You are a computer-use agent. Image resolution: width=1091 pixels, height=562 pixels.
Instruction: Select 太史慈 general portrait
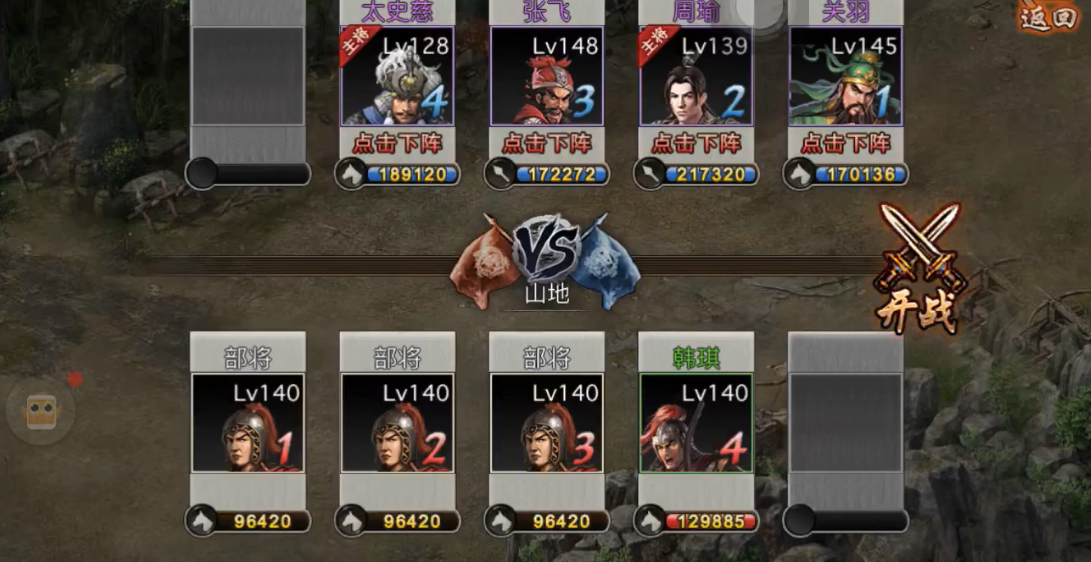[397, 76]
